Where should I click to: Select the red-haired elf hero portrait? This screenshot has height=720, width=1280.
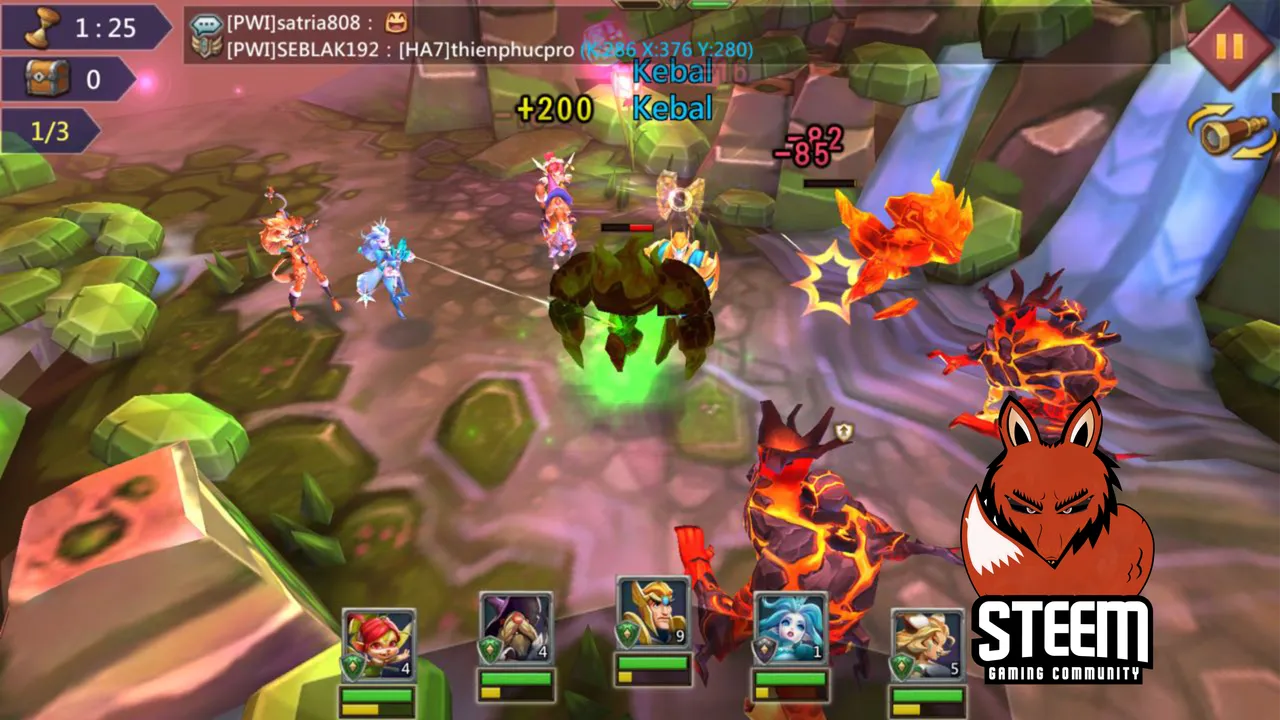(x=378, y=644)
